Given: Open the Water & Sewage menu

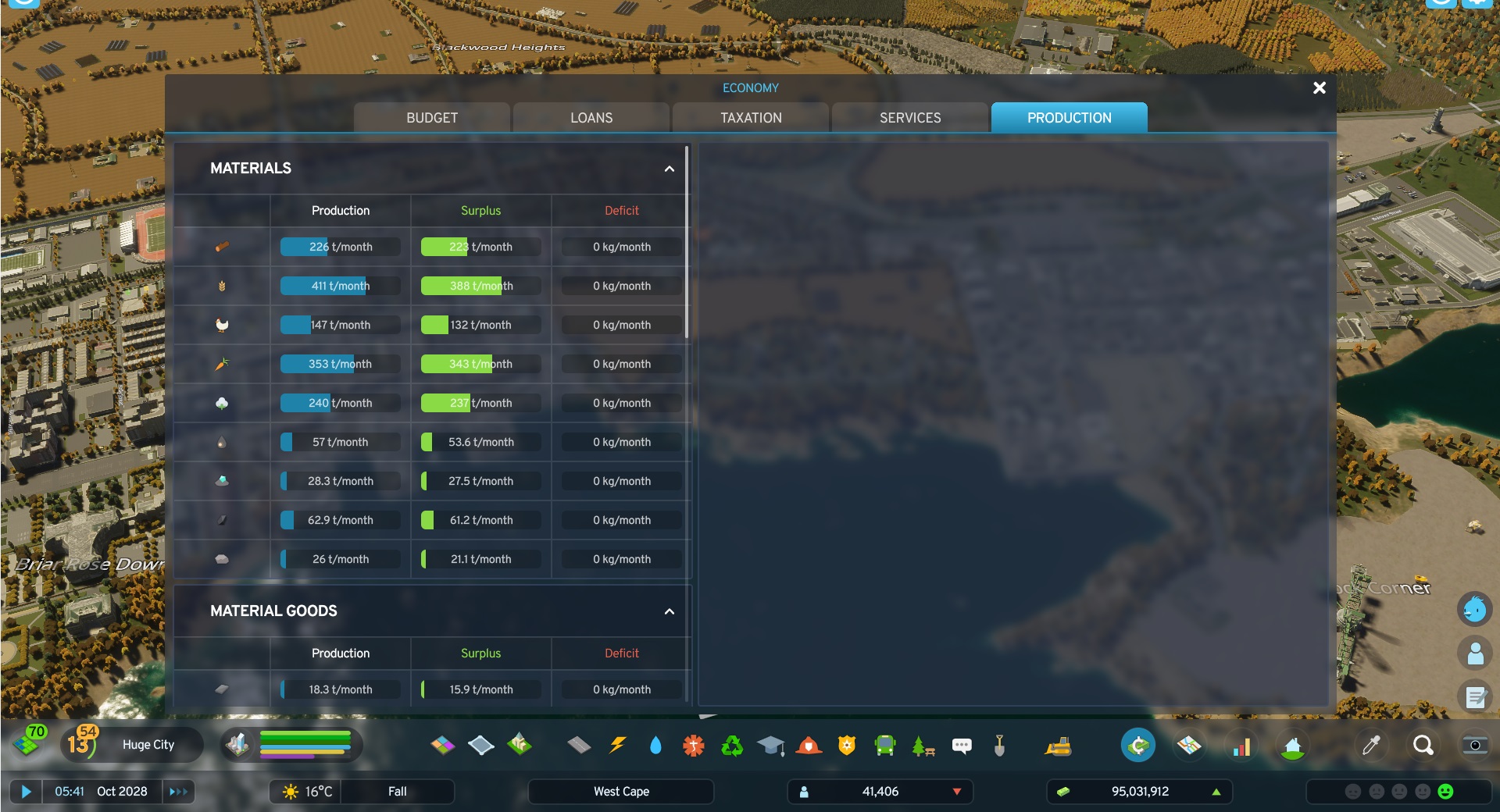Looking at the screenshot, I should pos(657,745).
